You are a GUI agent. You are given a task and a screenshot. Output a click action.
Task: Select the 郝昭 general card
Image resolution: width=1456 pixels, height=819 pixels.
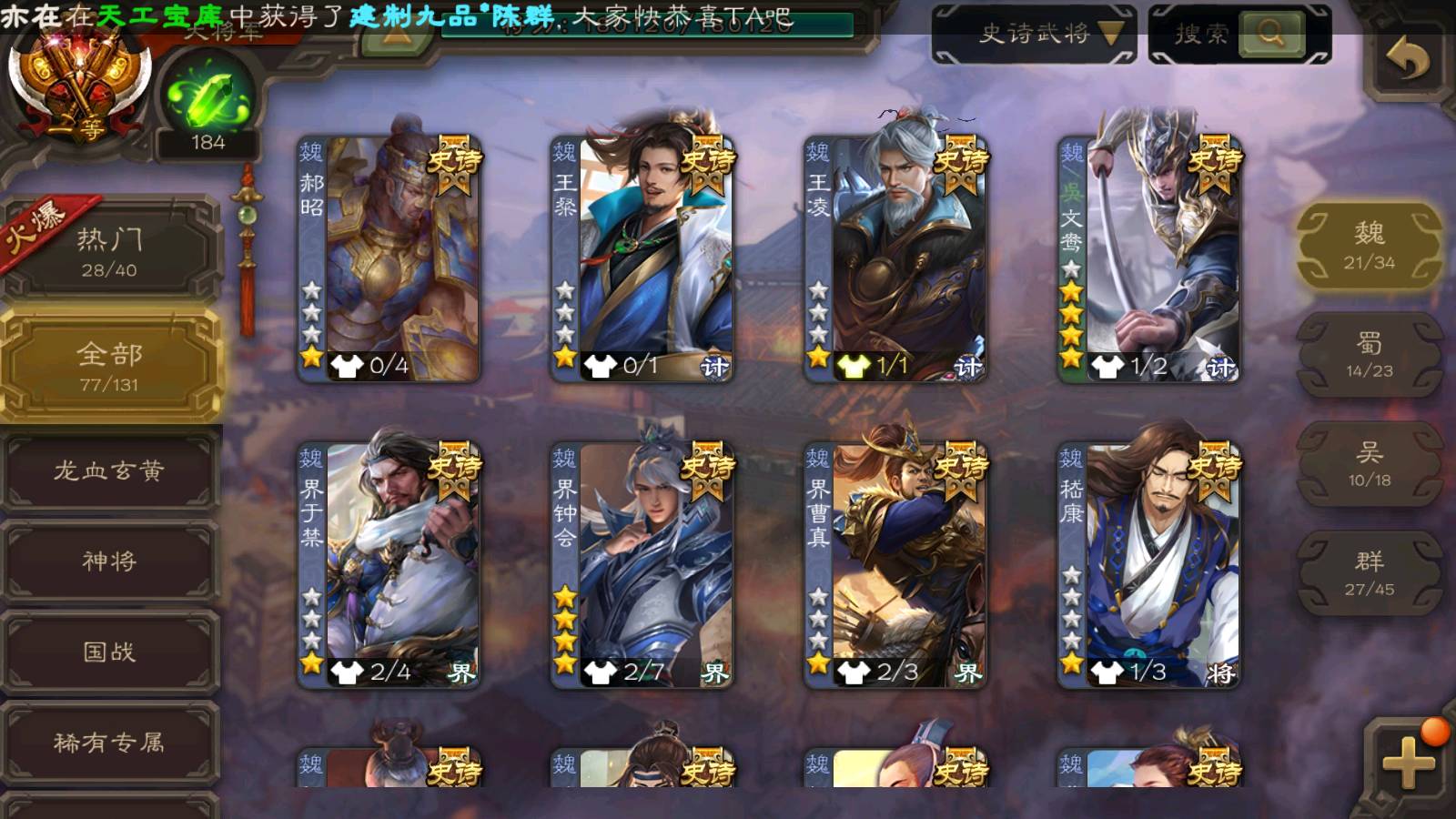click(389, 259)
